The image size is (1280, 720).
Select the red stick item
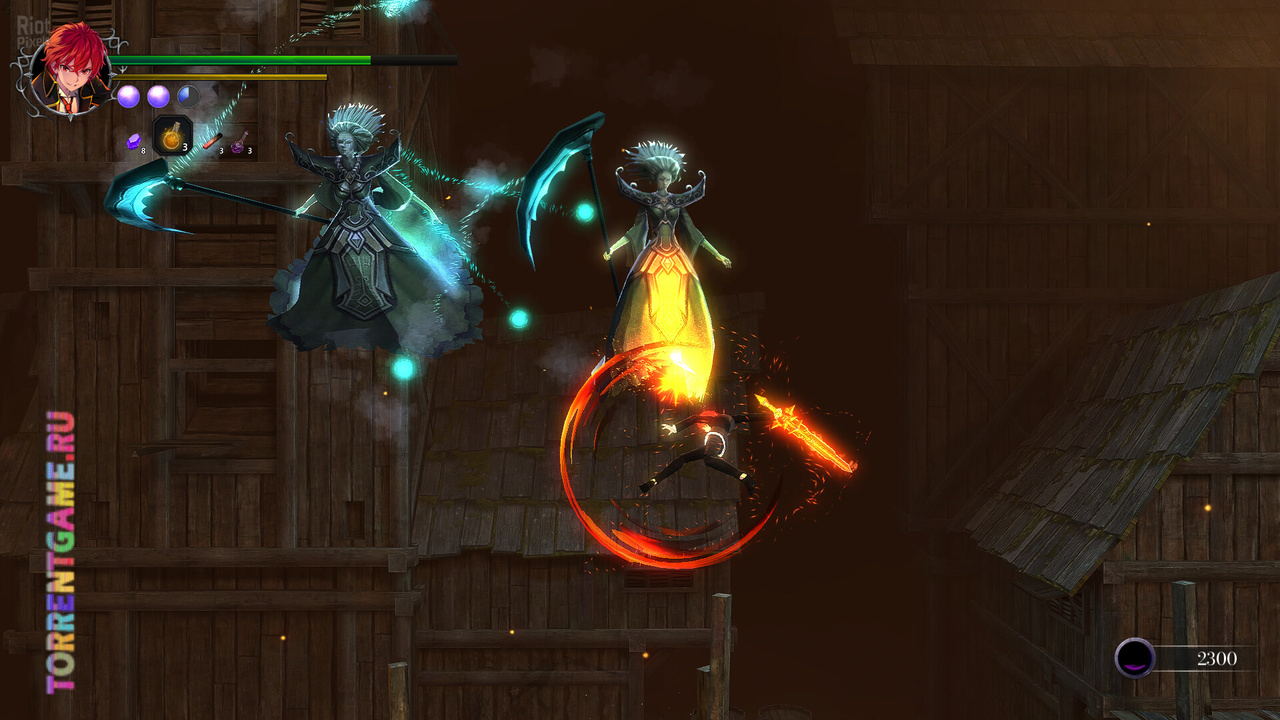[211, 141]
